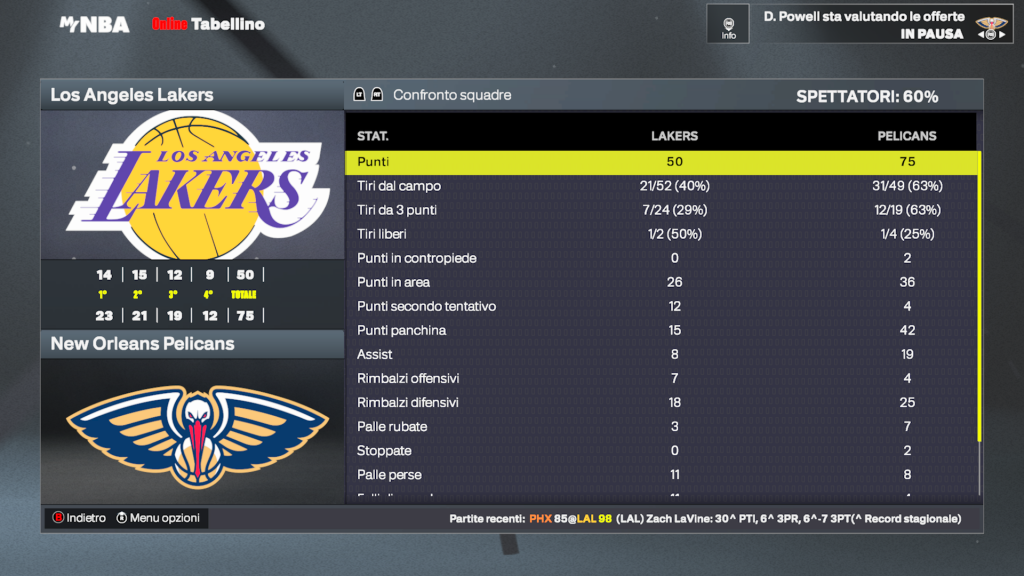1024x576 pixels.
Task: Select the highlighted Punti stat row
Action: point(661,162)
